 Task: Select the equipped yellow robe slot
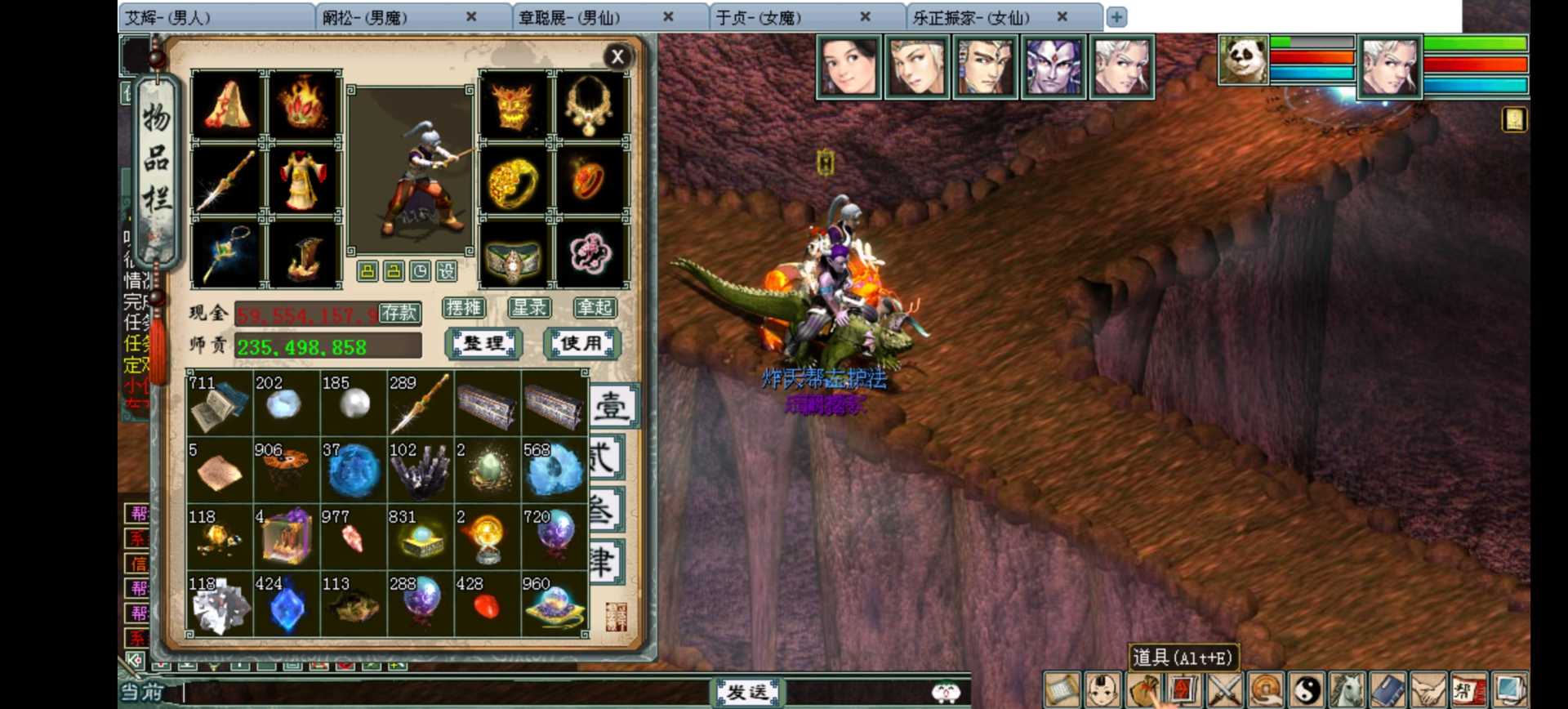coord(302,180)
